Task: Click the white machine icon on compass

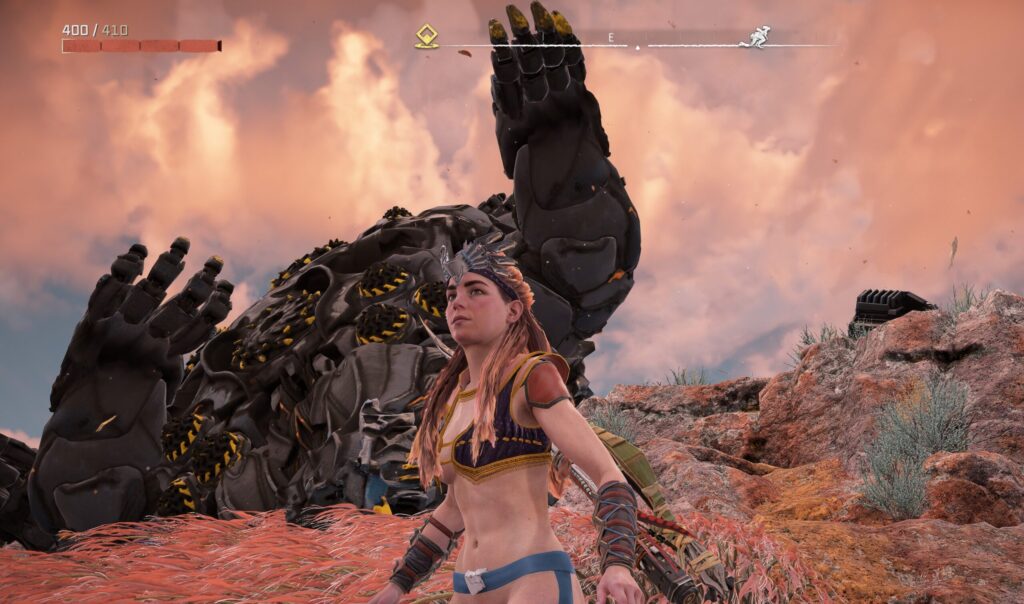Action: point(755,37)
